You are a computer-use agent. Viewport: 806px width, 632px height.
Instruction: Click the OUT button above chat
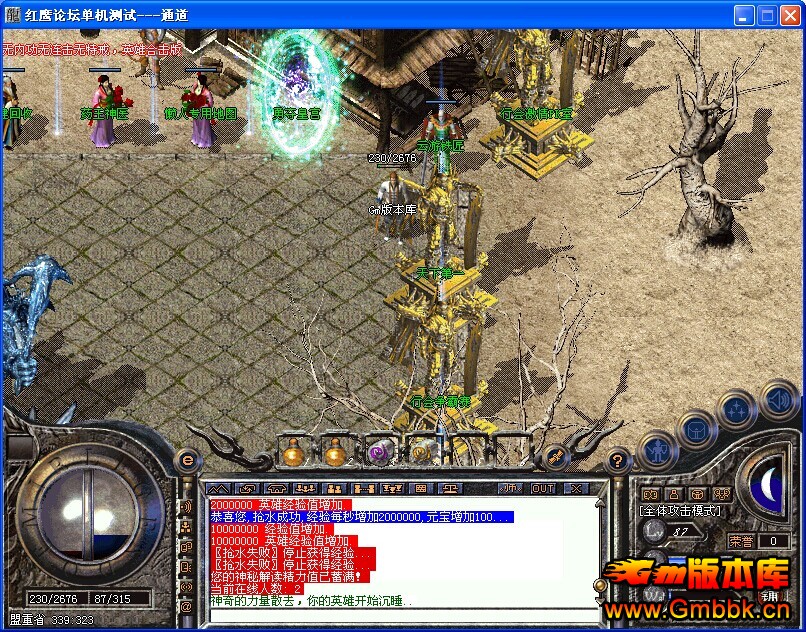pyautogui.click(x=543, y=488)
